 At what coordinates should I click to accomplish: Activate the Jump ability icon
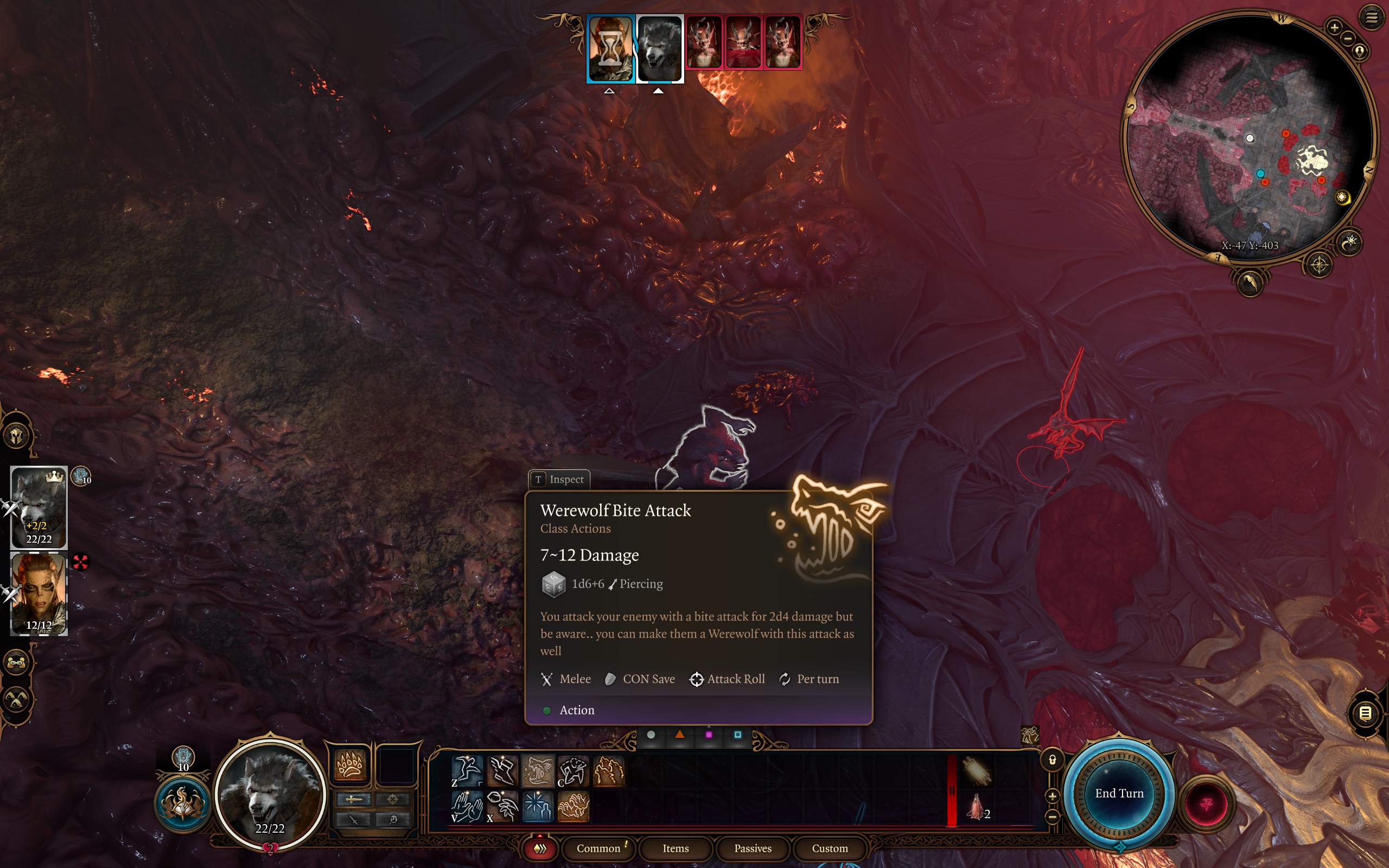point(467,770)
